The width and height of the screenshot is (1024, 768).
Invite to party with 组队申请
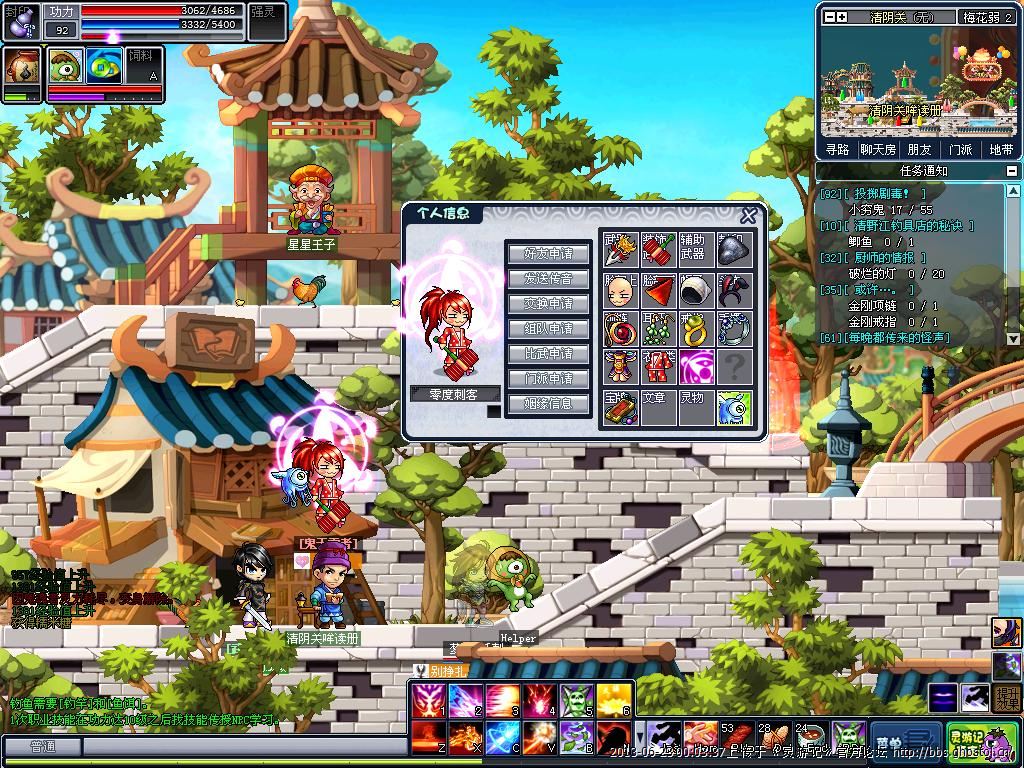548,329
